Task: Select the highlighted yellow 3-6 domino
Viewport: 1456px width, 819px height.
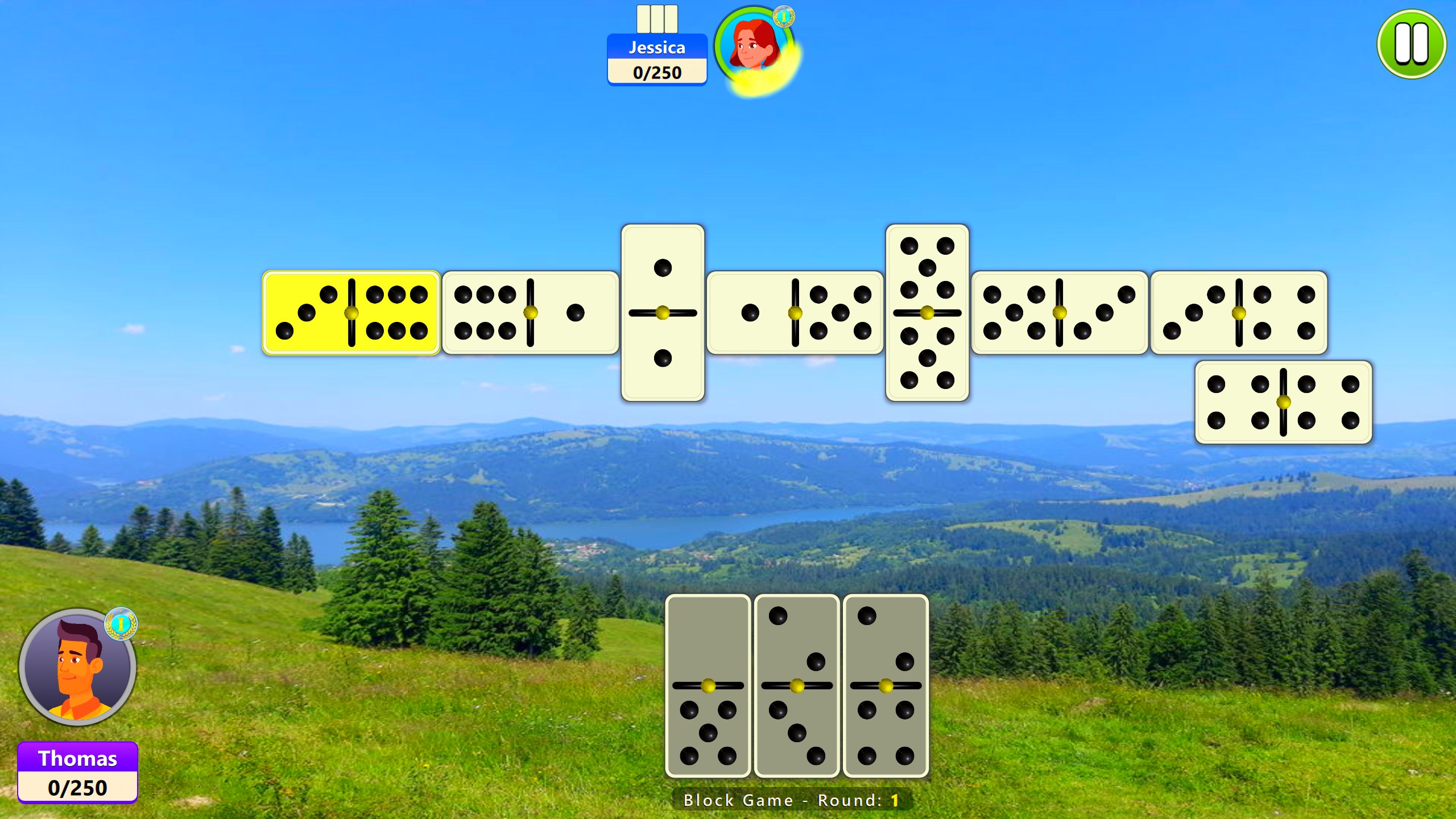Action: pos(350,313)
